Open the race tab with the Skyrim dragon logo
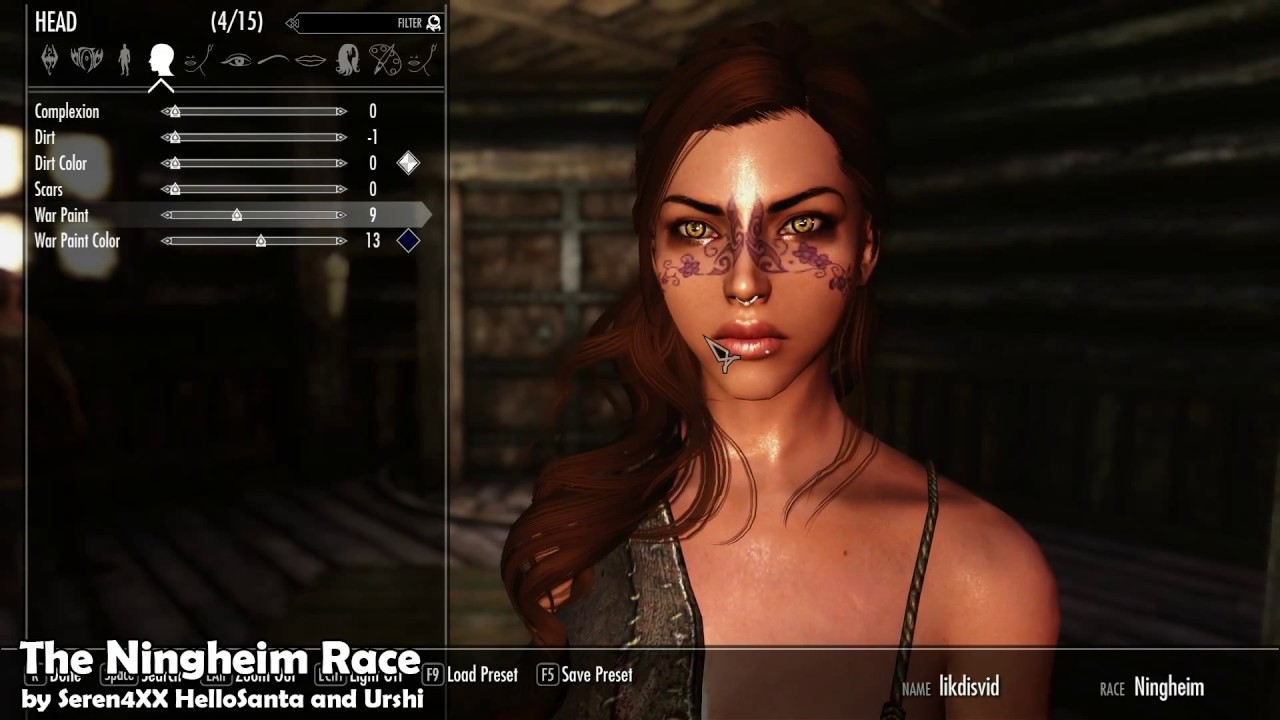 pyautogui.click(x=49, y=59)
